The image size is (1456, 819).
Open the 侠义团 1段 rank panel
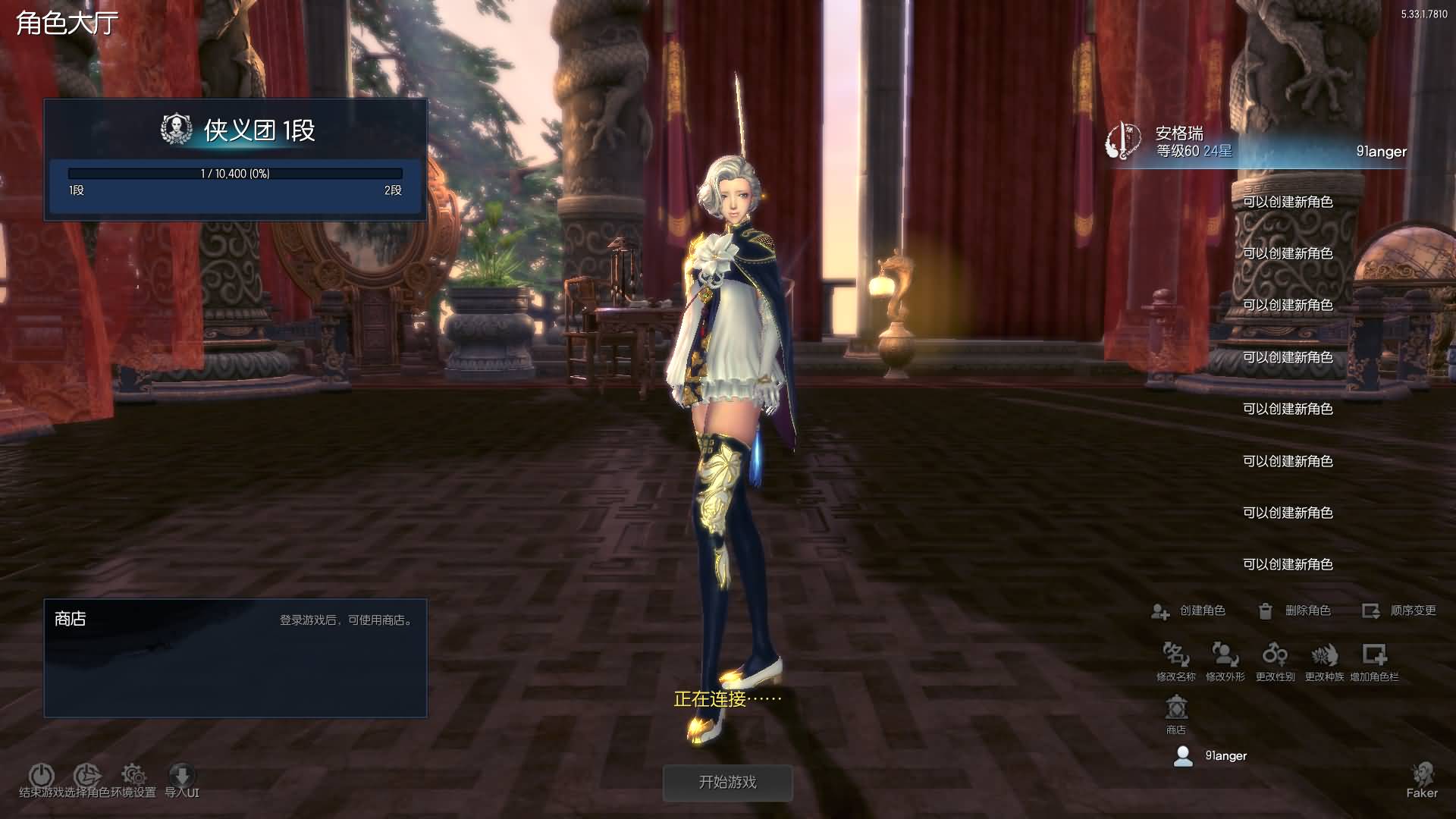(x=235, y=159)
